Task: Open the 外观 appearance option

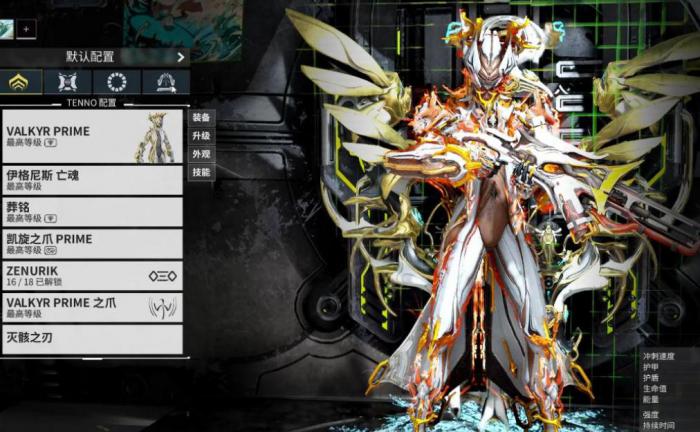Action: (x=201, y=154)
